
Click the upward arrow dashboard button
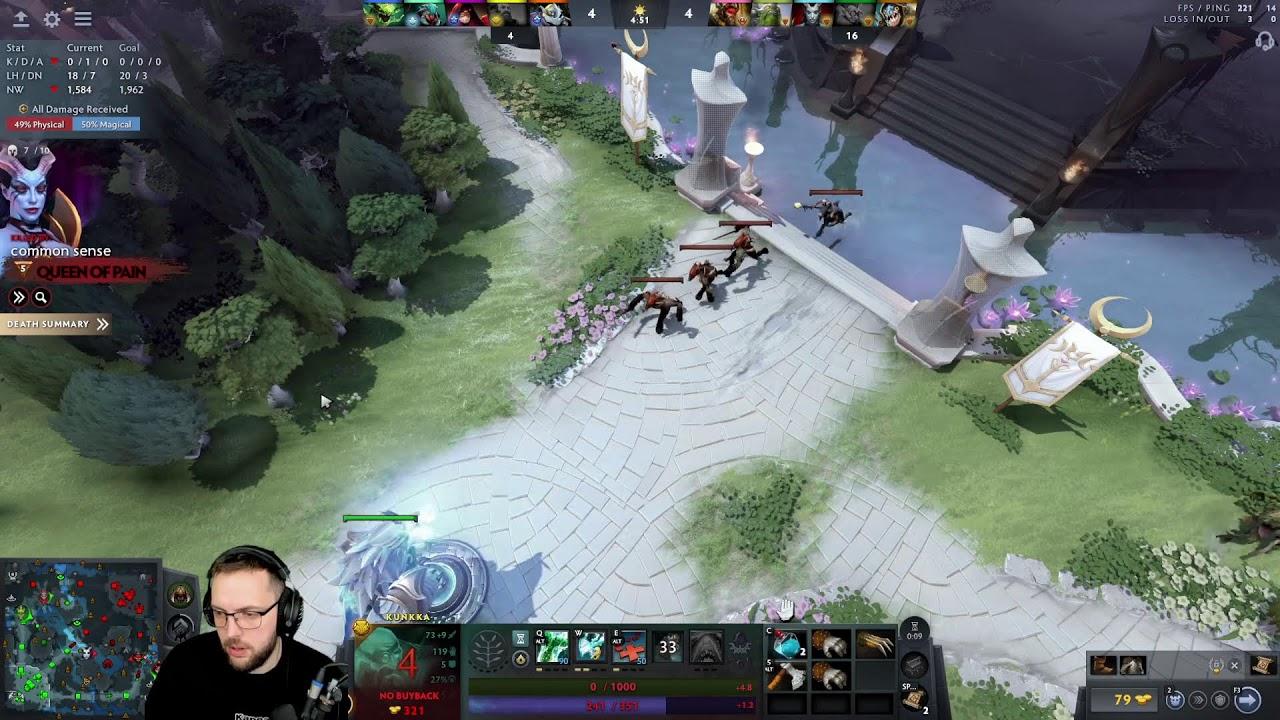(20, 19)
